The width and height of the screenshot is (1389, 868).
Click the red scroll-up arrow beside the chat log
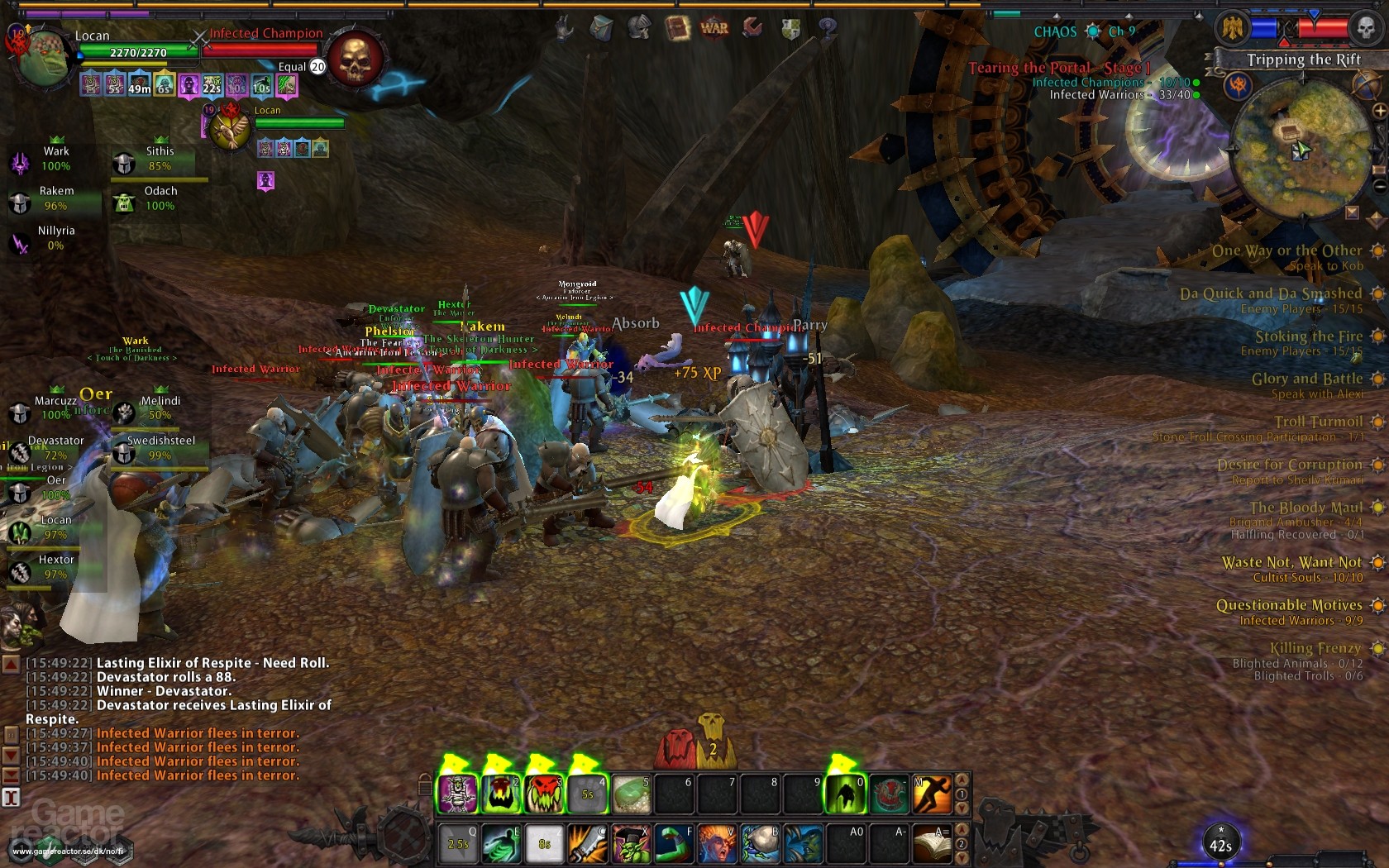pos(10,662)
